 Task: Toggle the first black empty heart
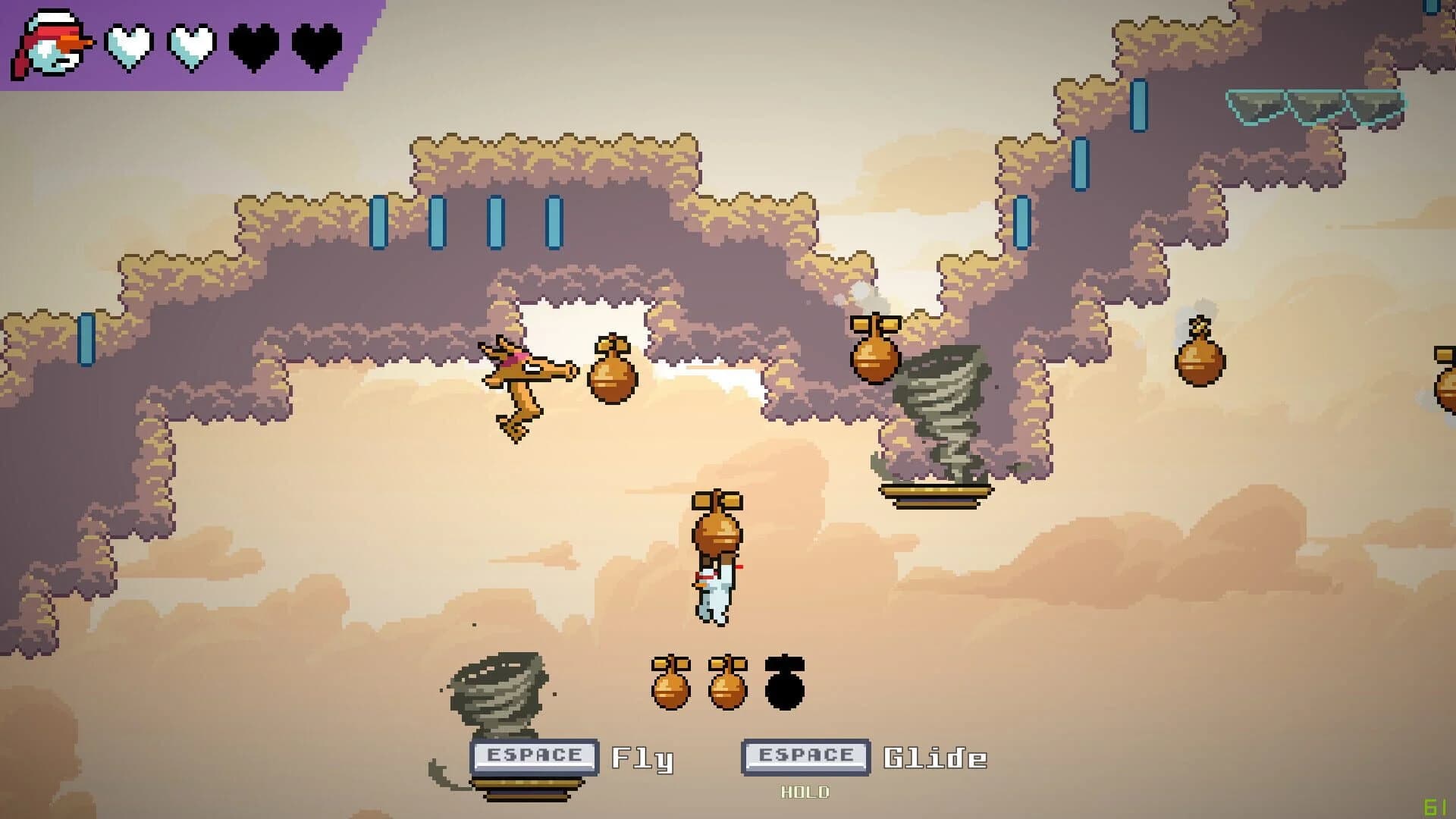250,45
